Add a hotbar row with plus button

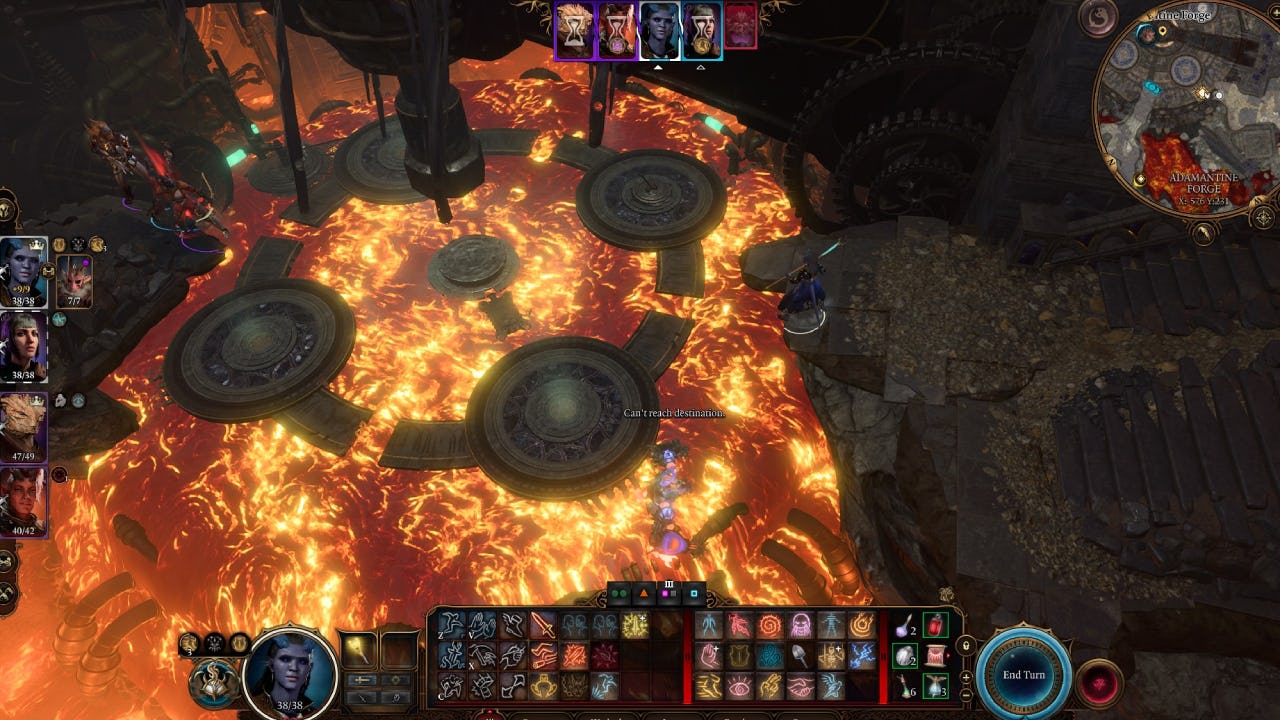pos(966,677)
